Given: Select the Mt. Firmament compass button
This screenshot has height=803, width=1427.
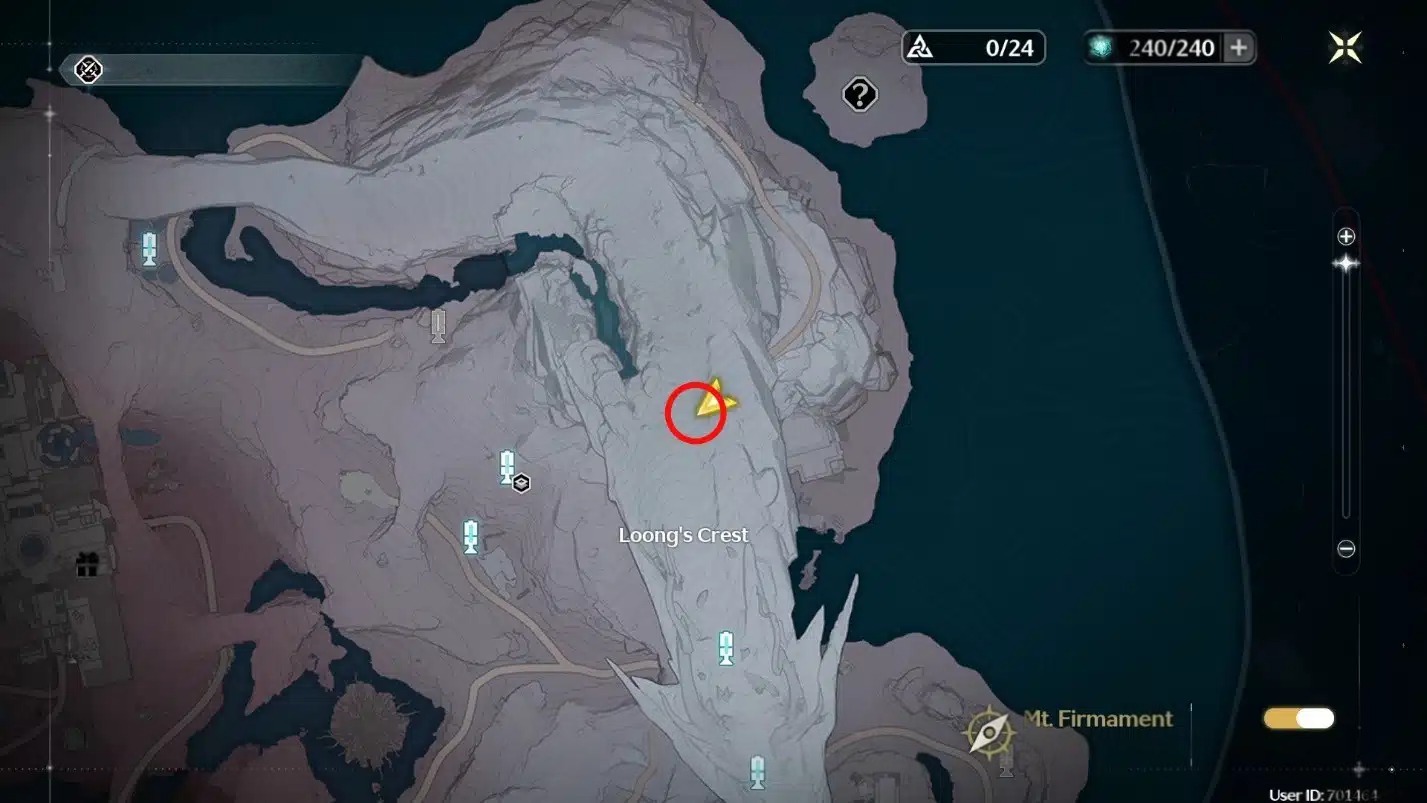Looking at the screenshot, I should pyautogui.click(x=989, y=733).
